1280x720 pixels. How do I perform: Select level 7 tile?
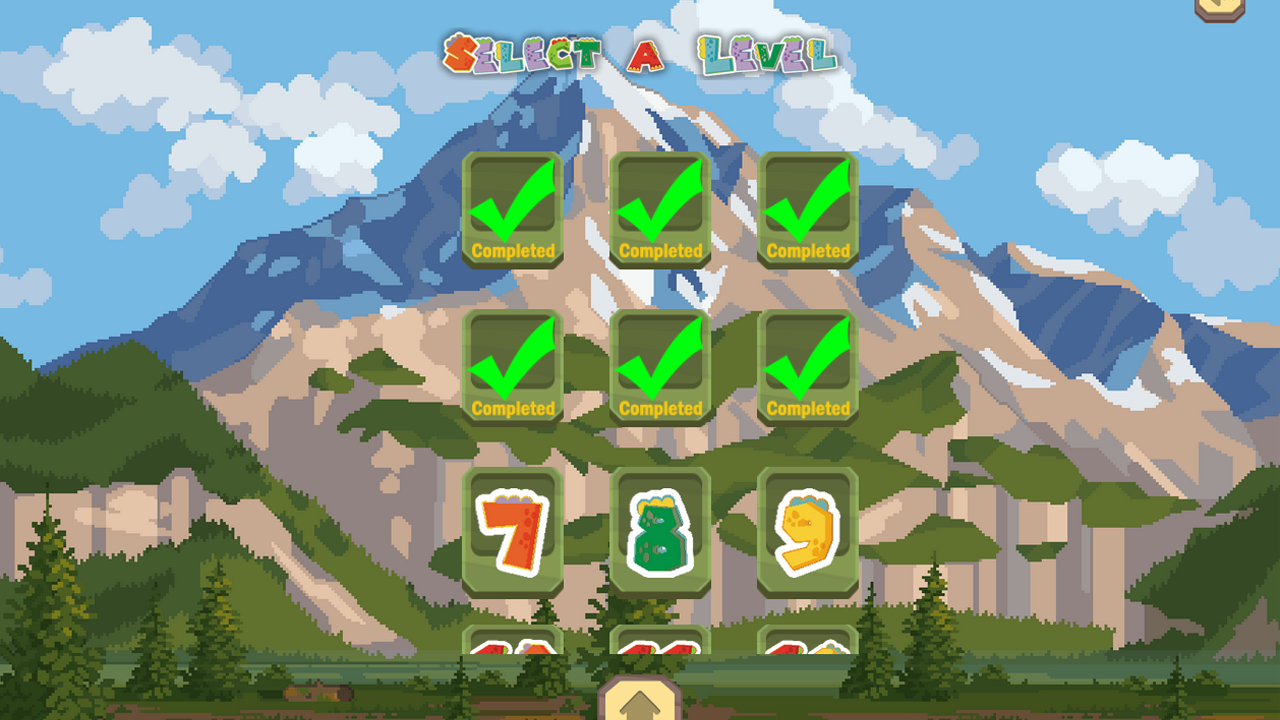512,531
